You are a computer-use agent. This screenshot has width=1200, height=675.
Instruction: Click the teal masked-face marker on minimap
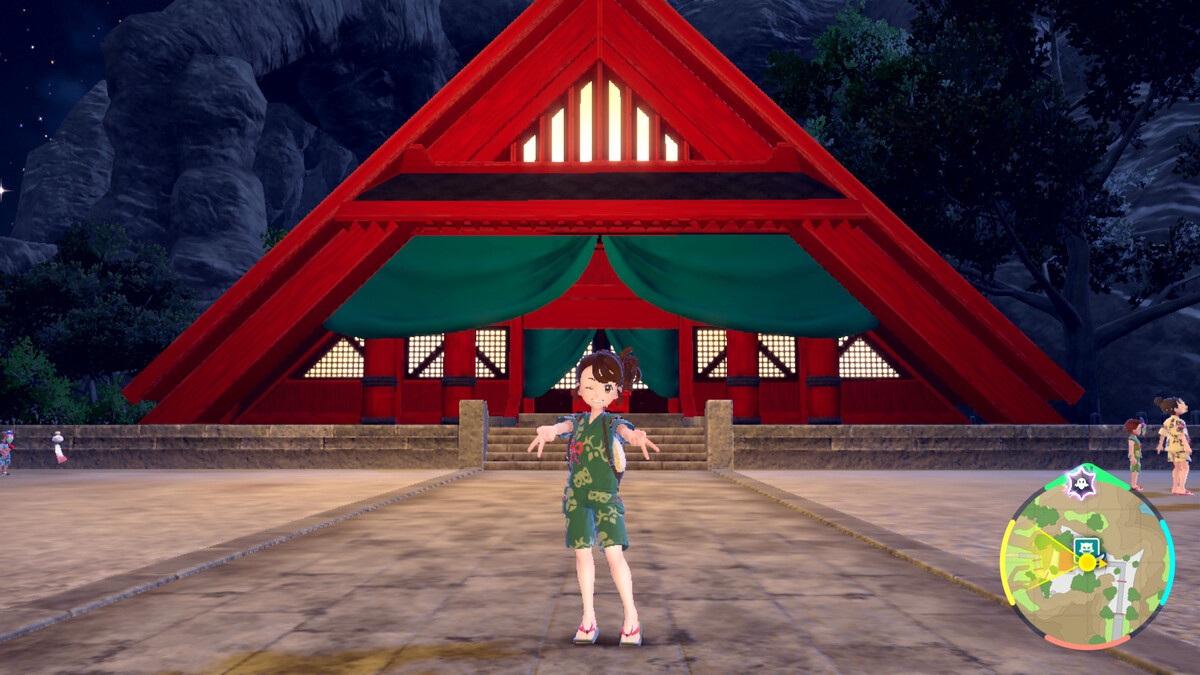[x=1086, y=546]
